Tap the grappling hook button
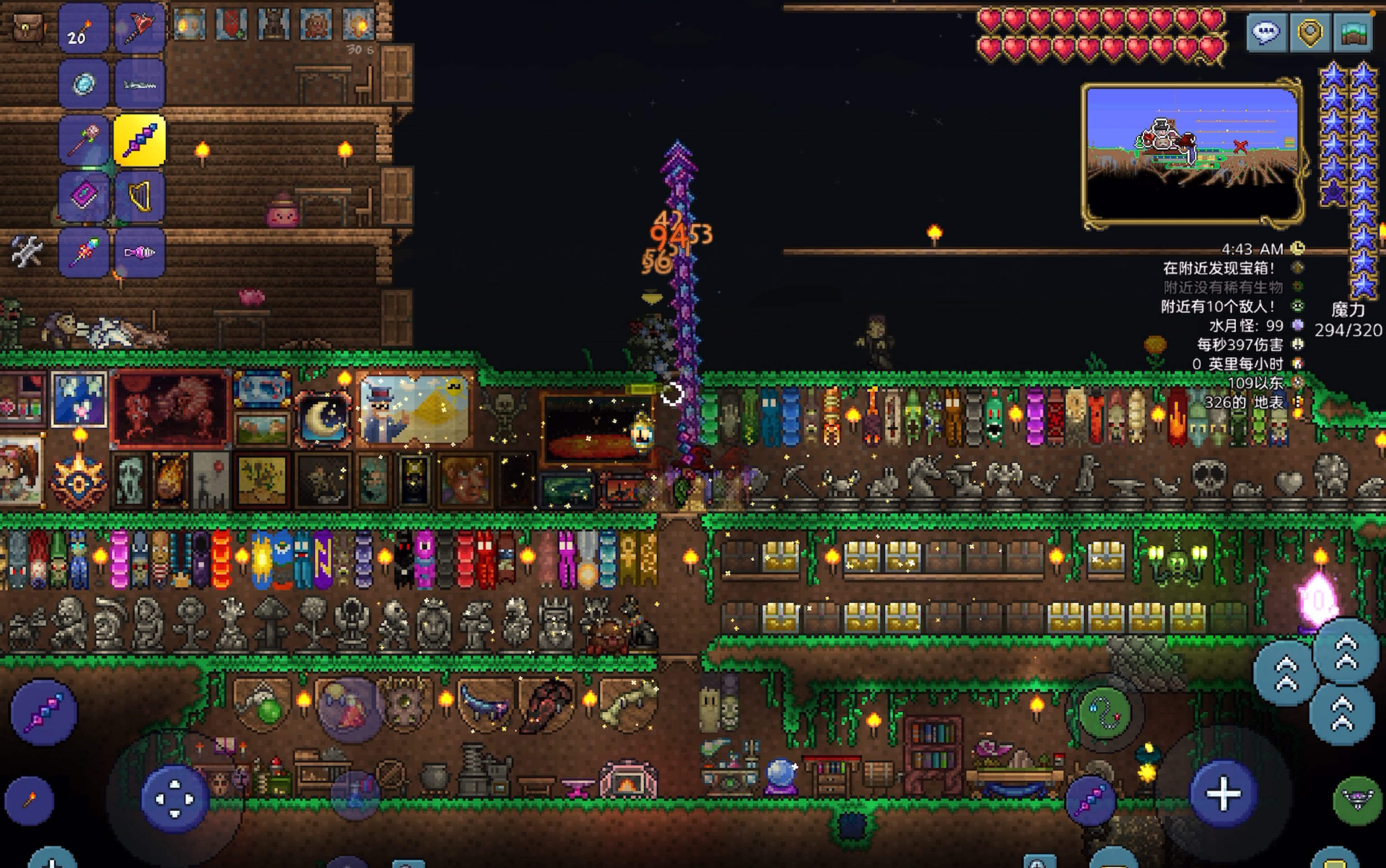The image size is (1386, 868). 1104,712
